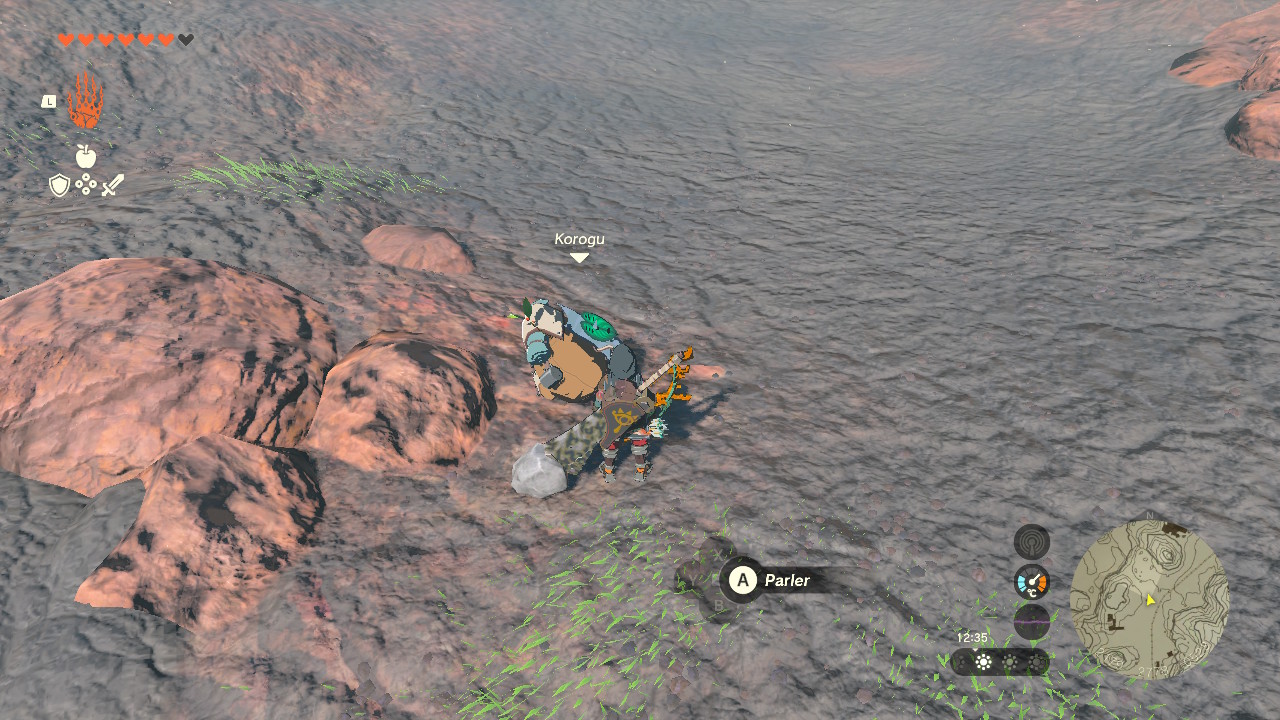1280x720 pixels.
Task: Open the shield quick-select icon
Action: (x=60, y=185)
